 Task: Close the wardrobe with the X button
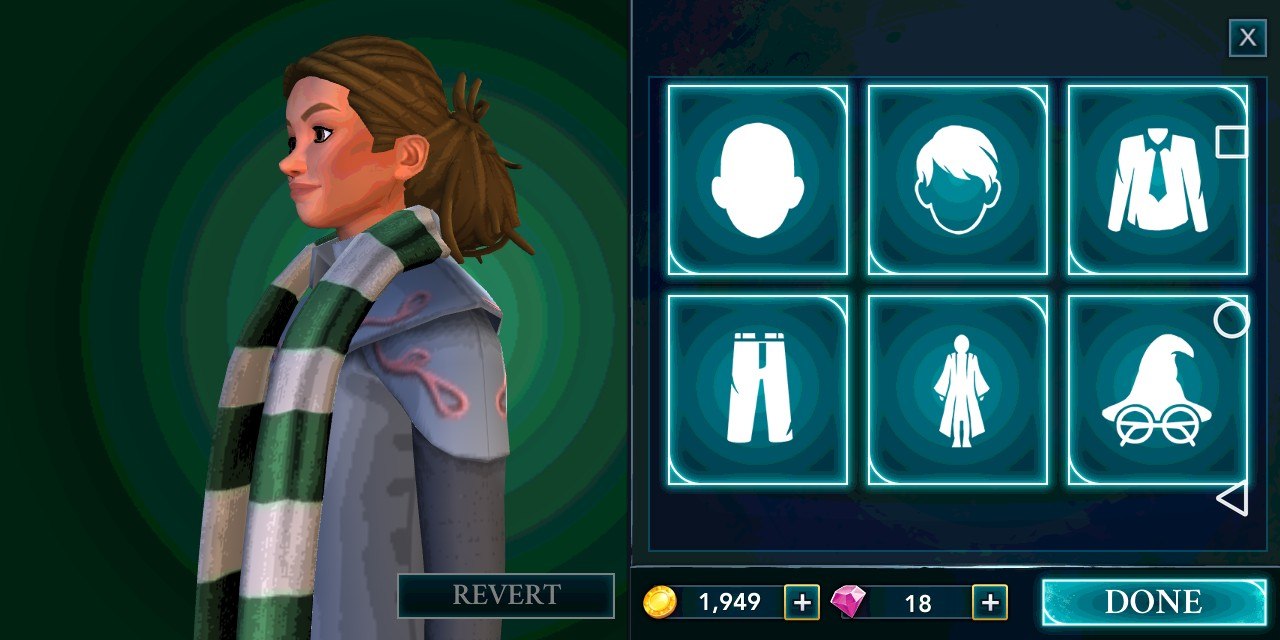click(1247, 38)
